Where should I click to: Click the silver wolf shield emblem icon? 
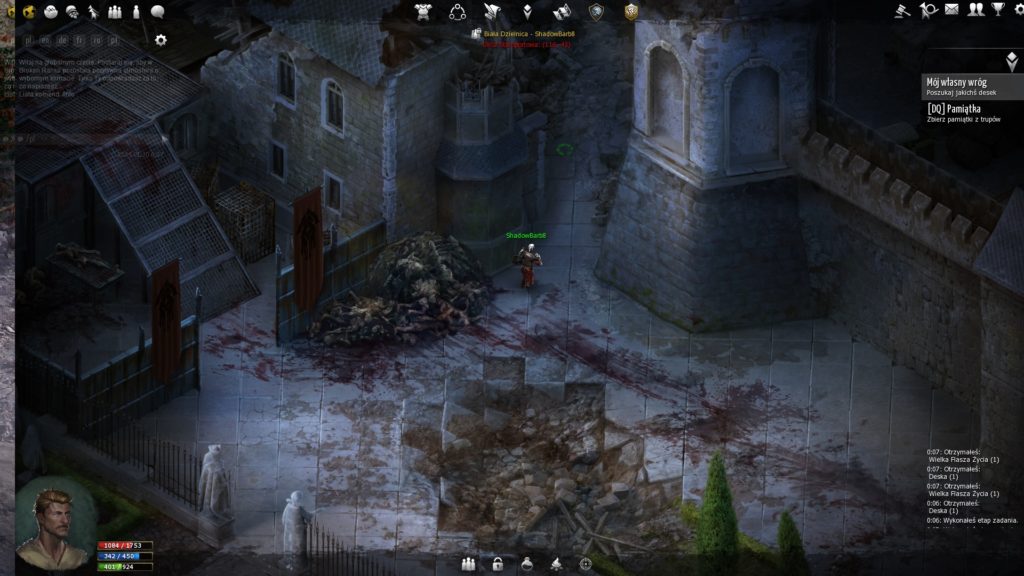tap(596, 11)
